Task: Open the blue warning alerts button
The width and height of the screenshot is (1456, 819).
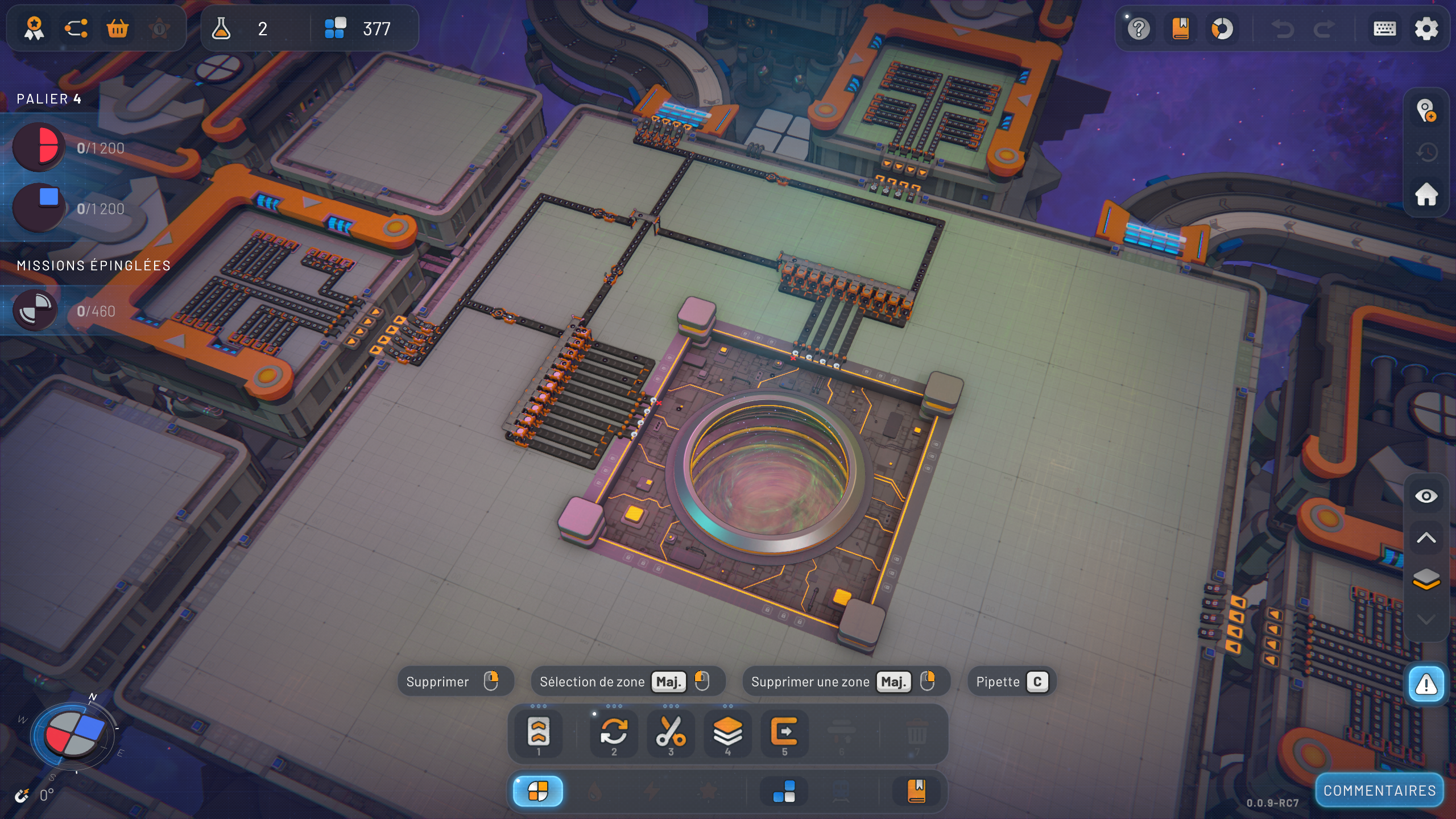Action: click(1426, 684)
